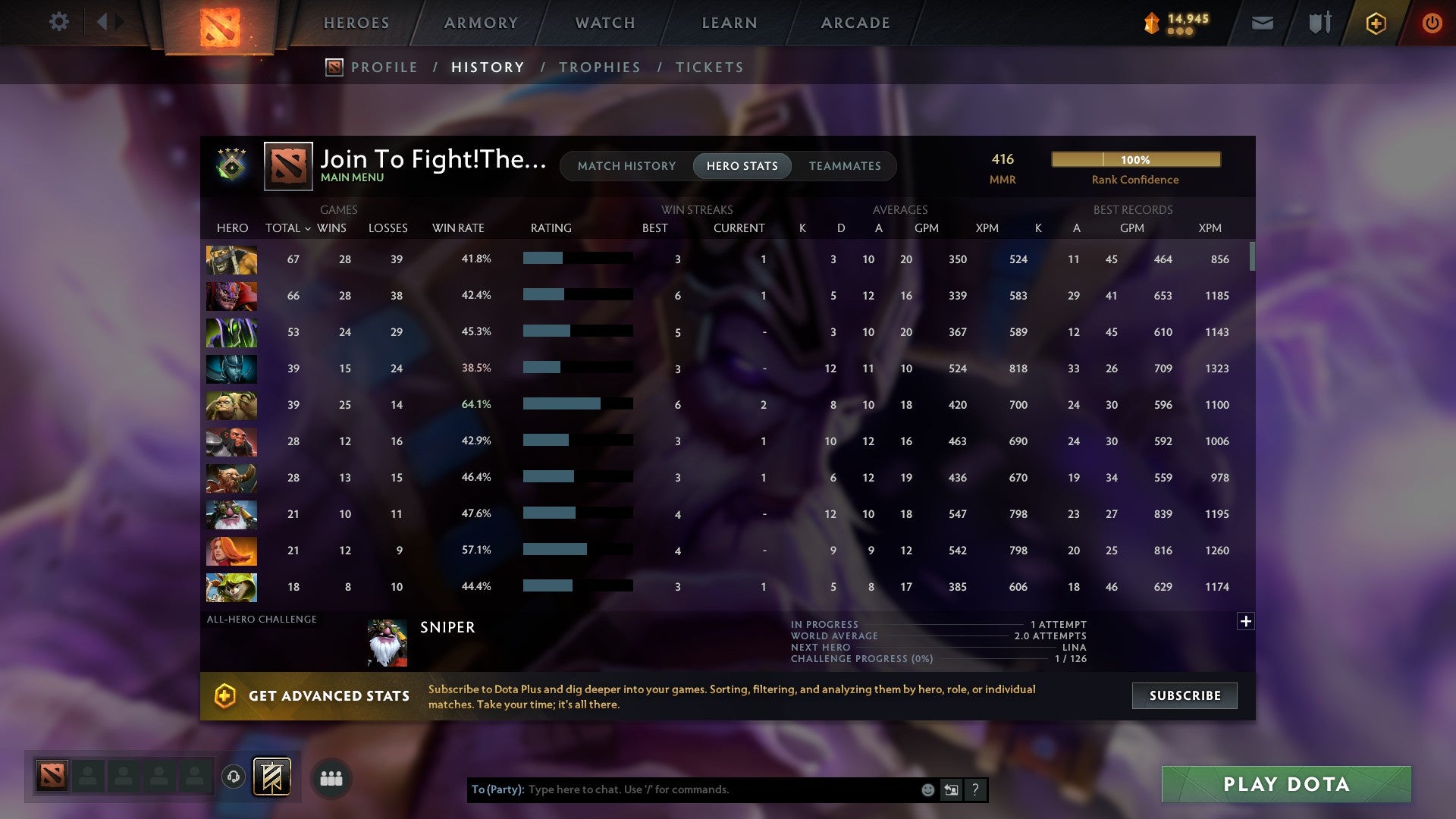Open the Arcade menu
The image size is (1456, 819).
click(x=854, y=23)
